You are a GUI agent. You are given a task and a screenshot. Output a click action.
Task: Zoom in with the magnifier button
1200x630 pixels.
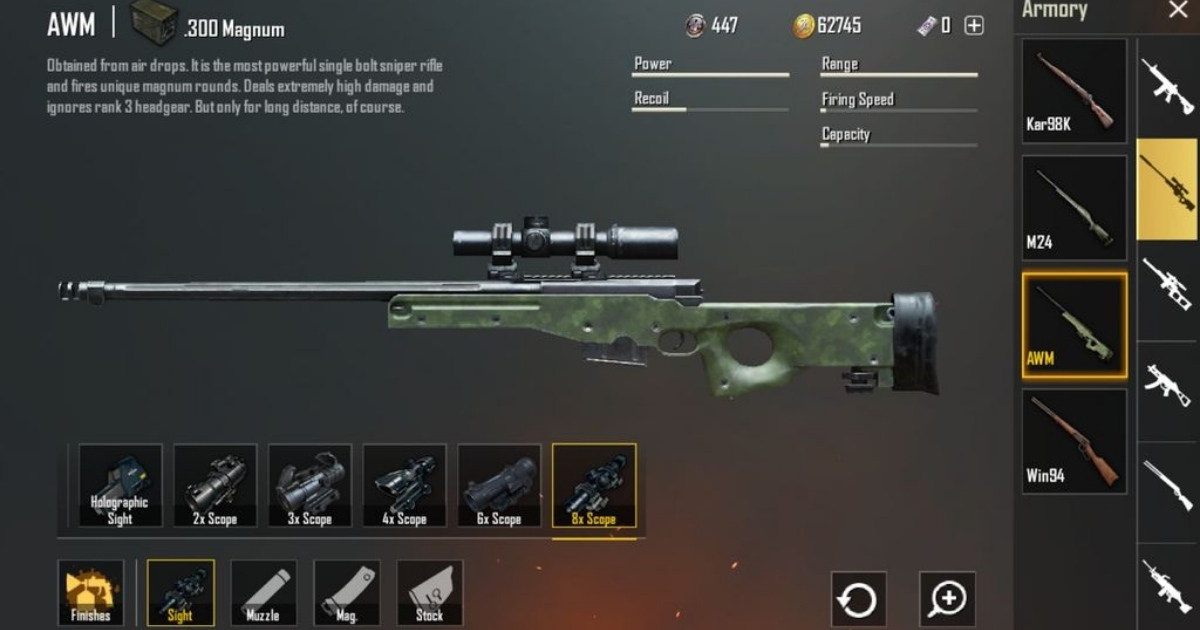[947, 599]
